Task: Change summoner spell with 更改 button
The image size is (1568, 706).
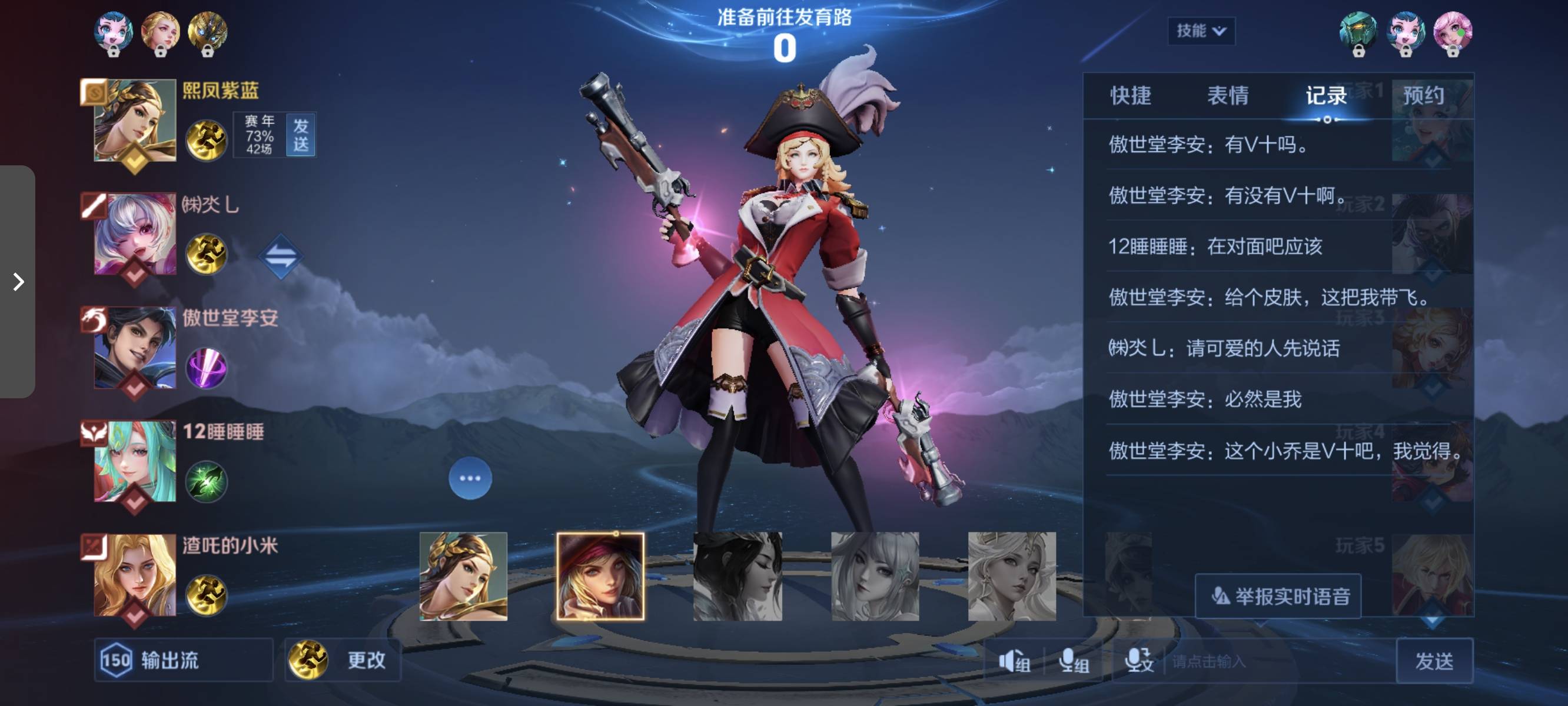Action: click(343, 660)
